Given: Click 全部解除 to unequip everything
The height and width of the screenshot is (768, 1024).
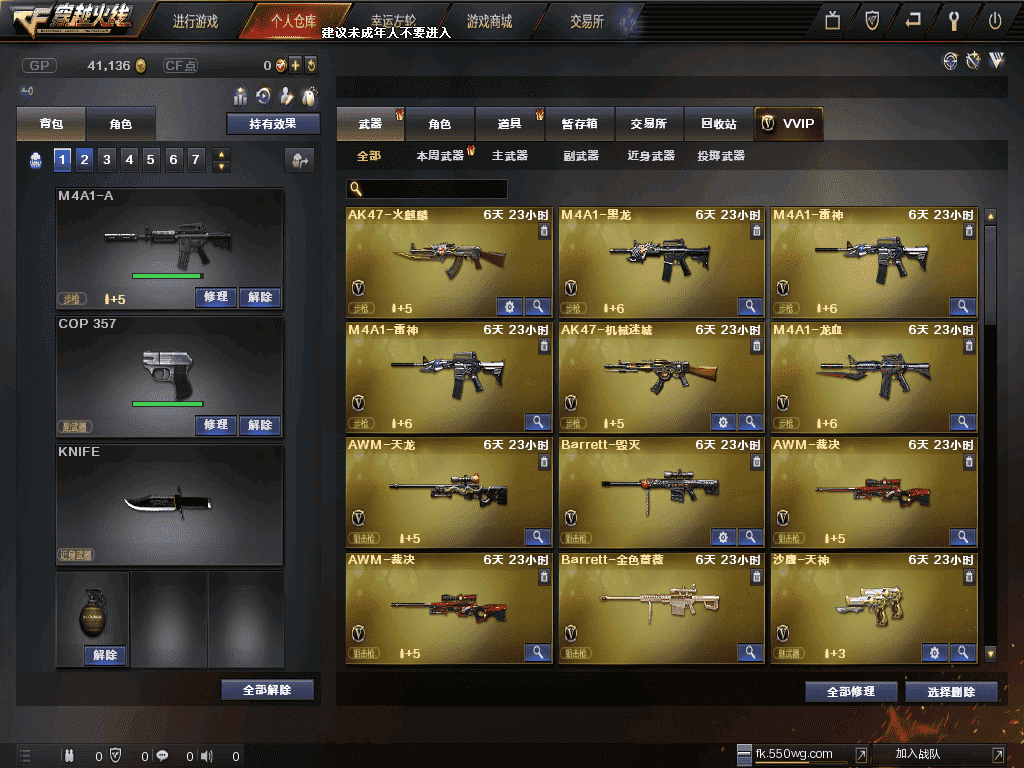Looking at the screenshot, I should click(x=267, y=690).
